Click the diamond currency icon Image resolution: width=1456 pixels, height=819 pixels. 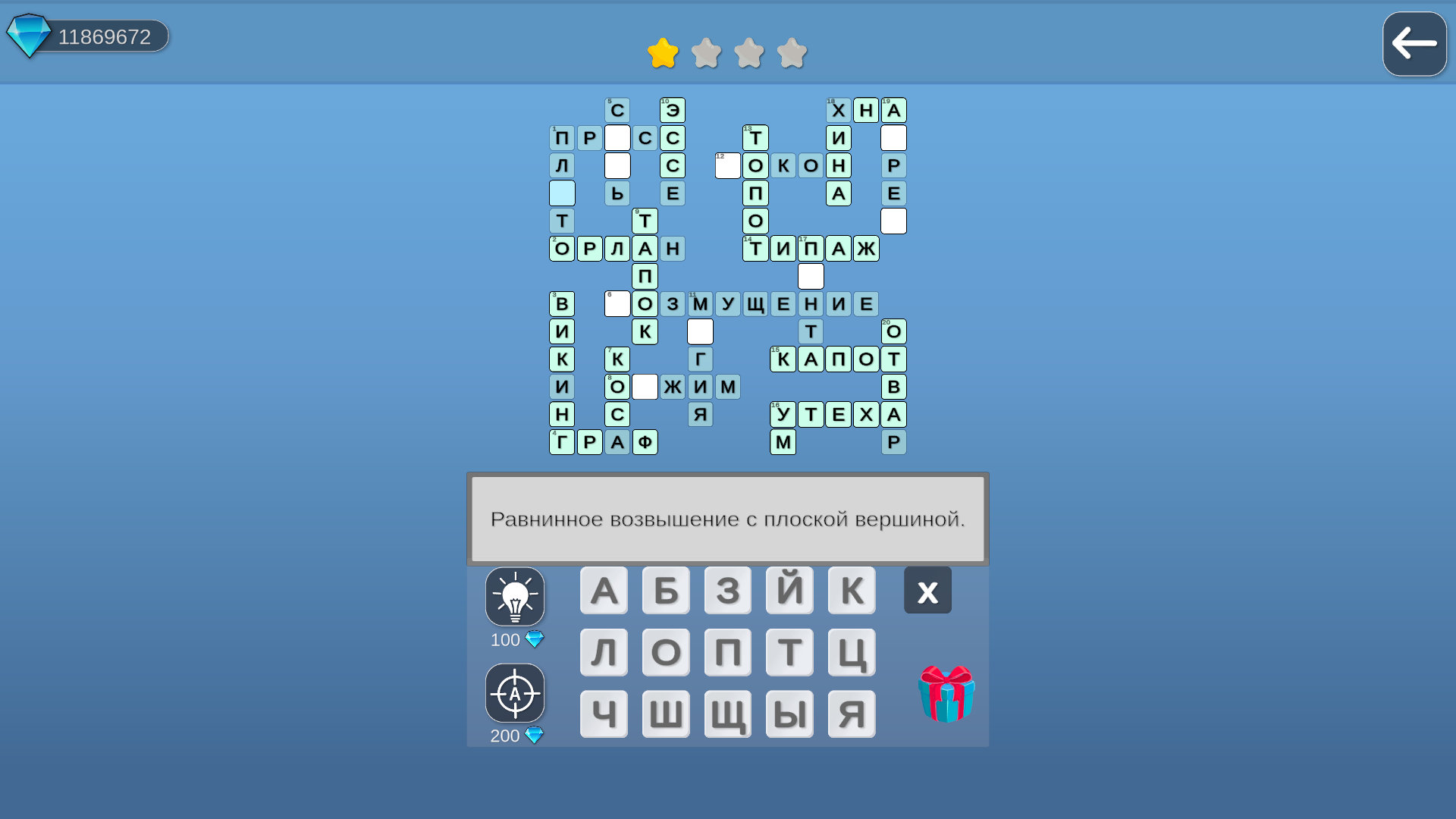(28, 34)
